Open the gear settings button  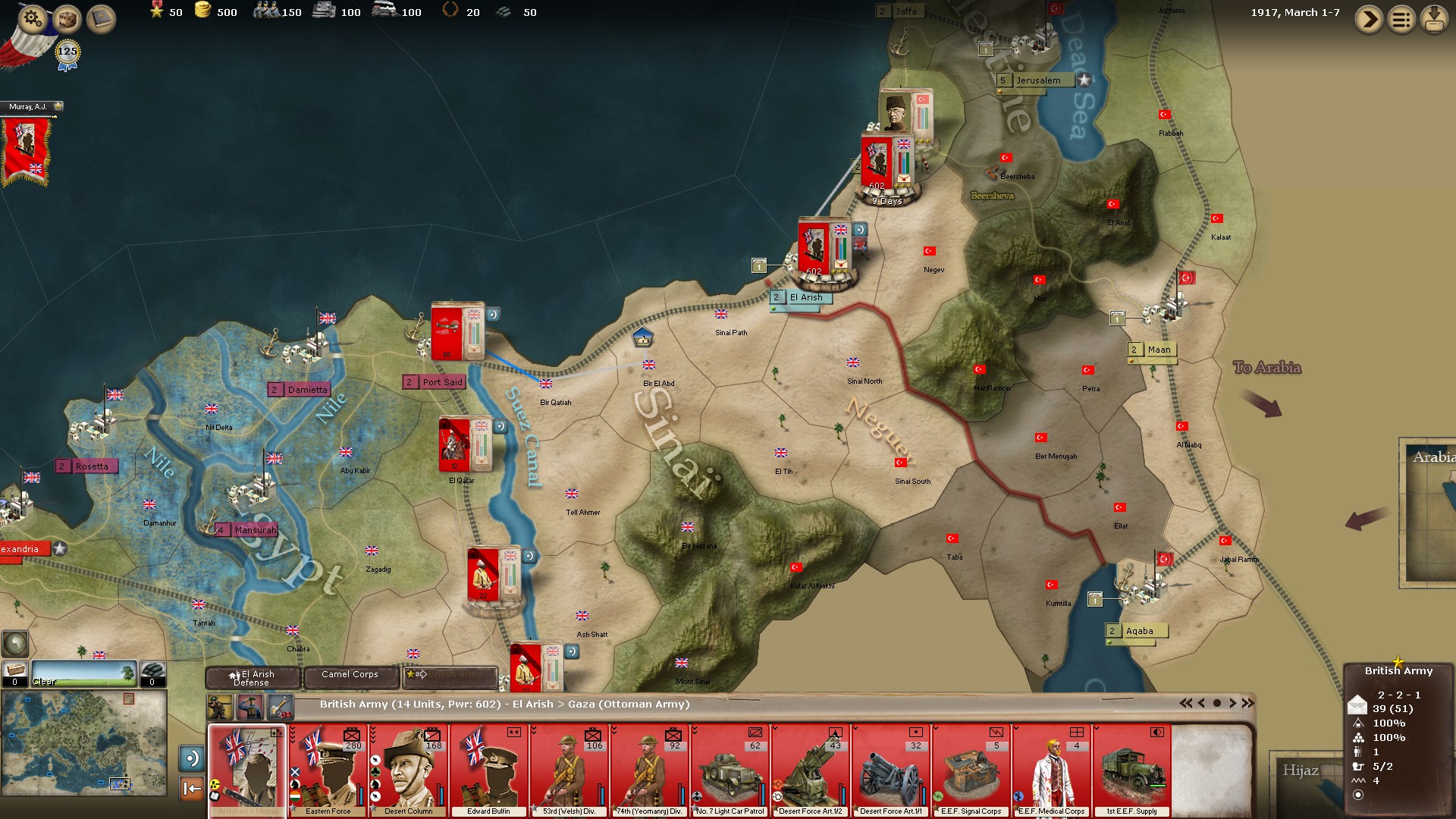tap(33, 17)
